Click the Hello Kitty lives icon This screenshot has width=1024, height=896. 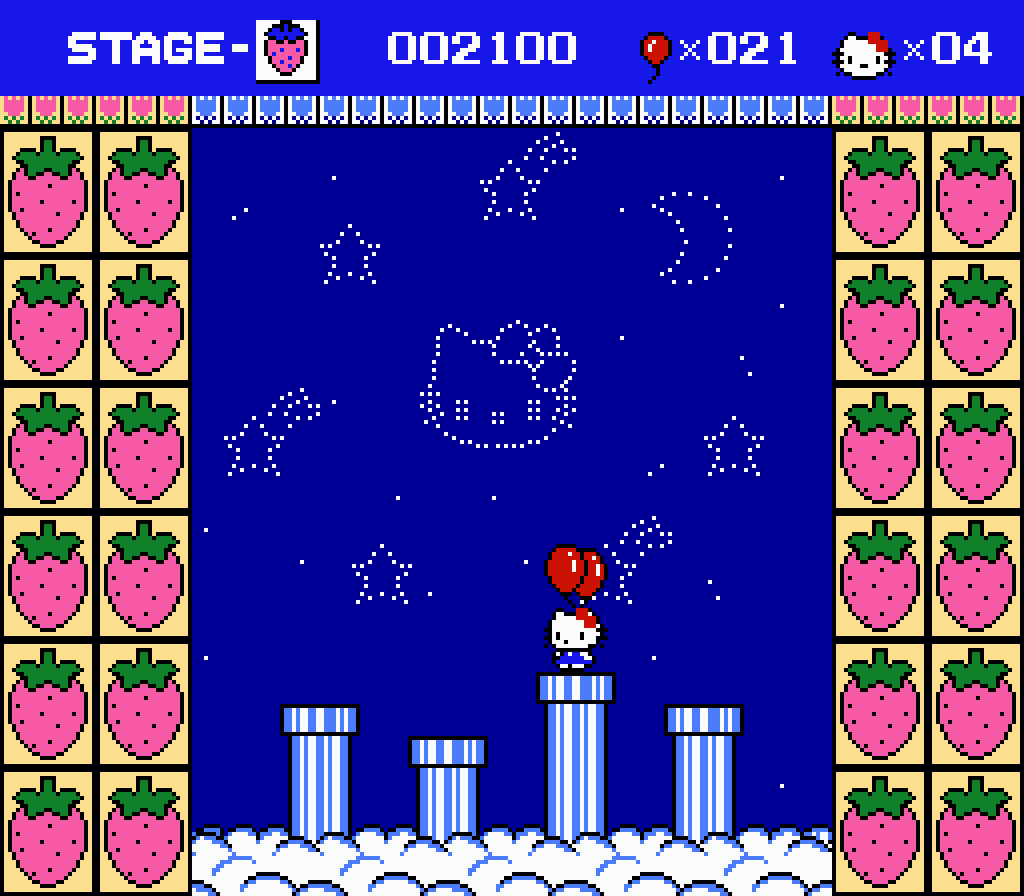point(864,53)
